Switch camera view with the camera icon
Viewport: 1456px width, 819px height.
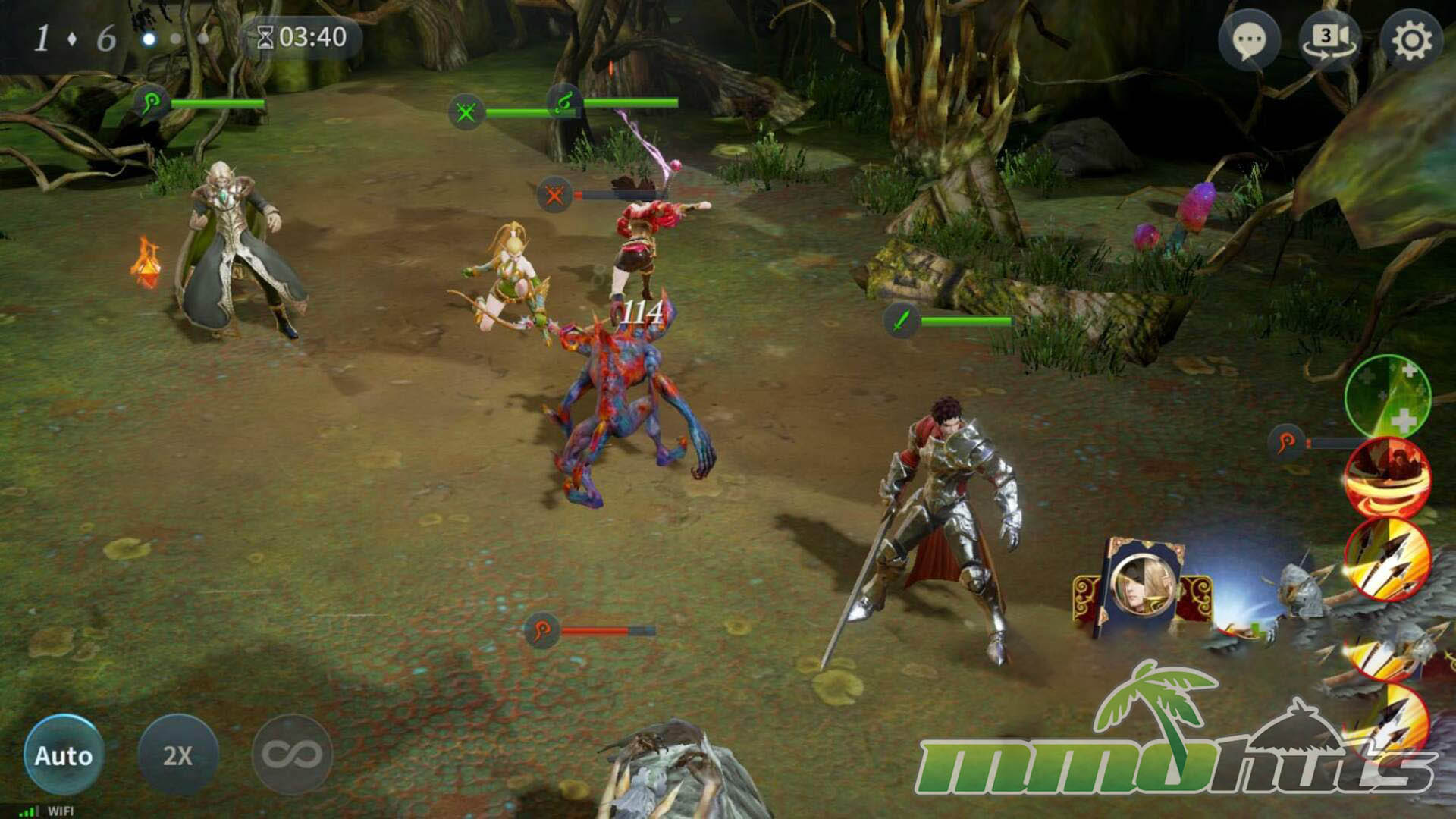[x=1329, y=39]
